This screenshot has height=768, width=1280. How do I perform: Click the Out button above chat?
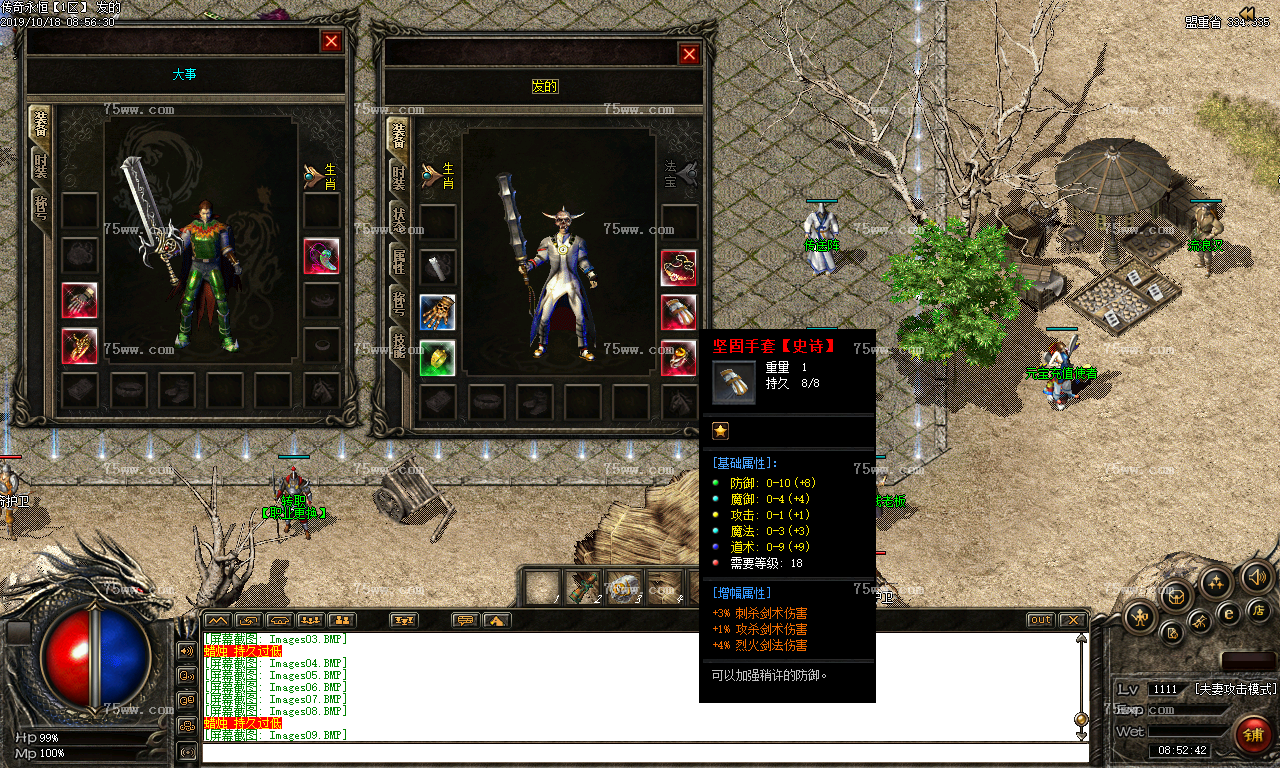click(x=1040, y=620)
